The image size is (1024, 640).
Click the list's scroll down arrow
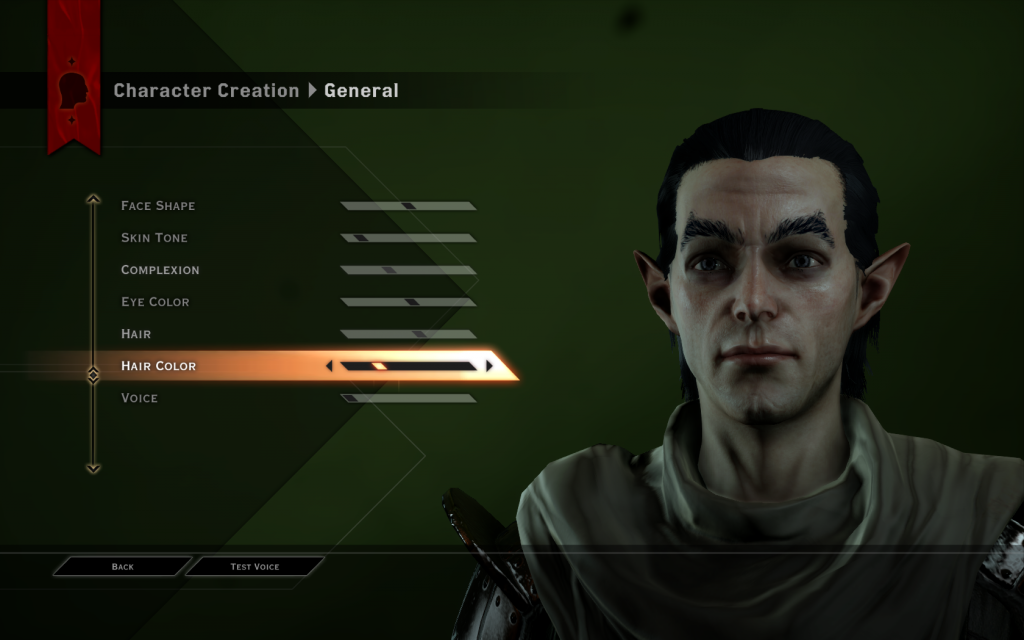point(93,467)
